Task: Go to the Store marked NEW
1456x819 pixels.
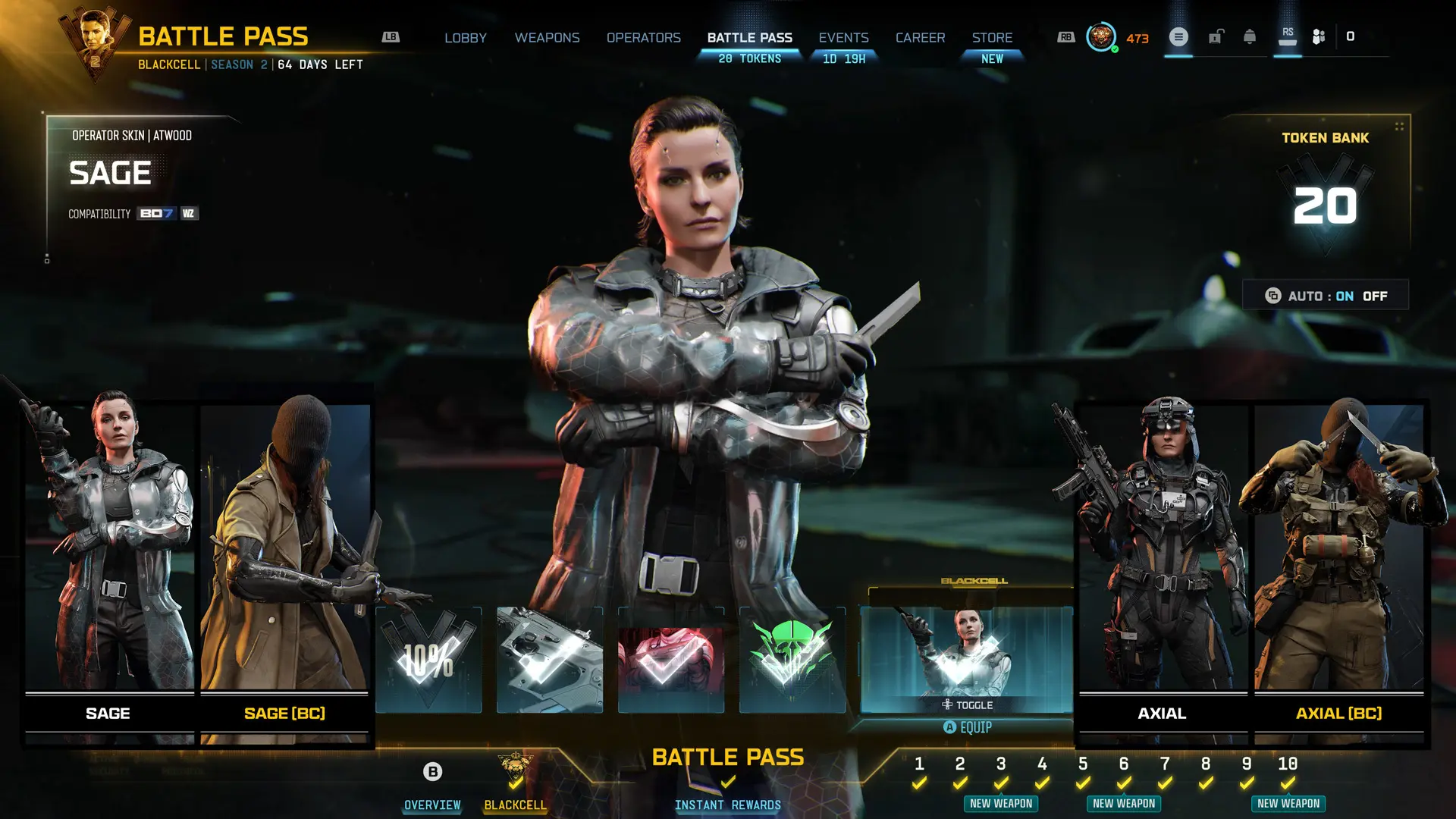Action: pos(992,37)
